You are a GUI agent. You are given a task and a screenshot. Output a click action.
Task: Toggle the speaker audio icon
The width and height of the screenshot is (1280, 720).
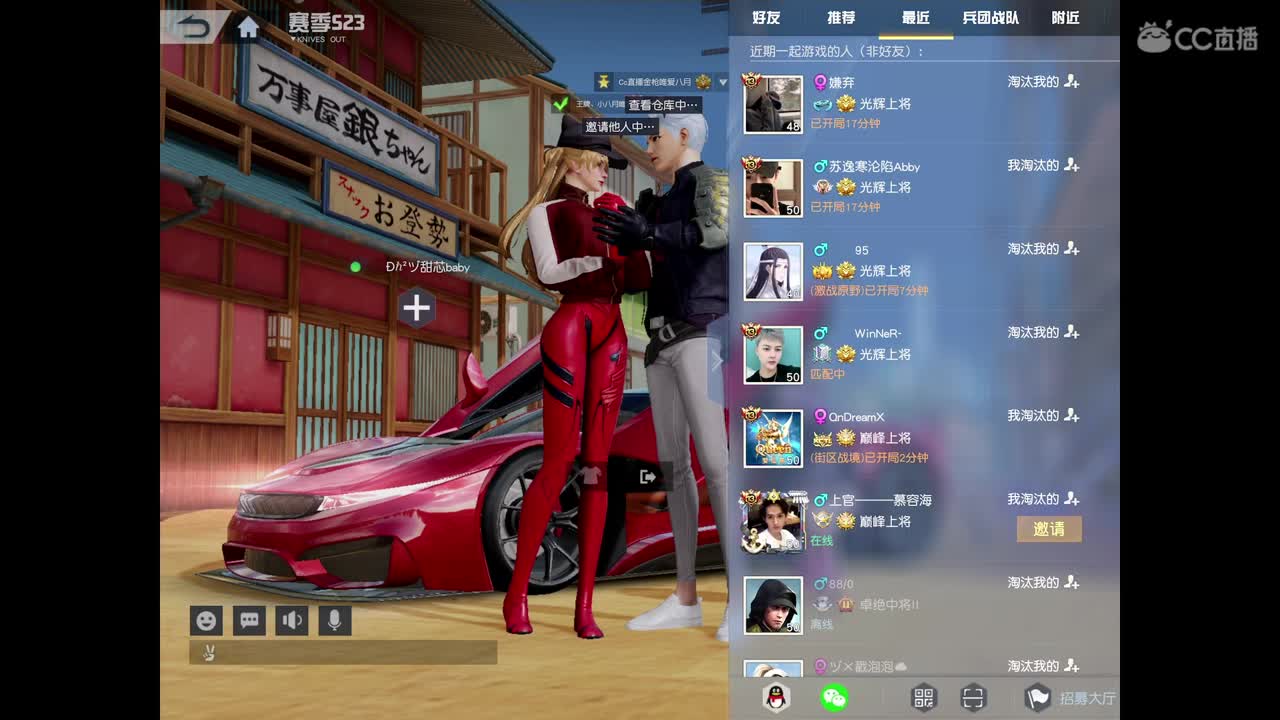click(291, 620)
